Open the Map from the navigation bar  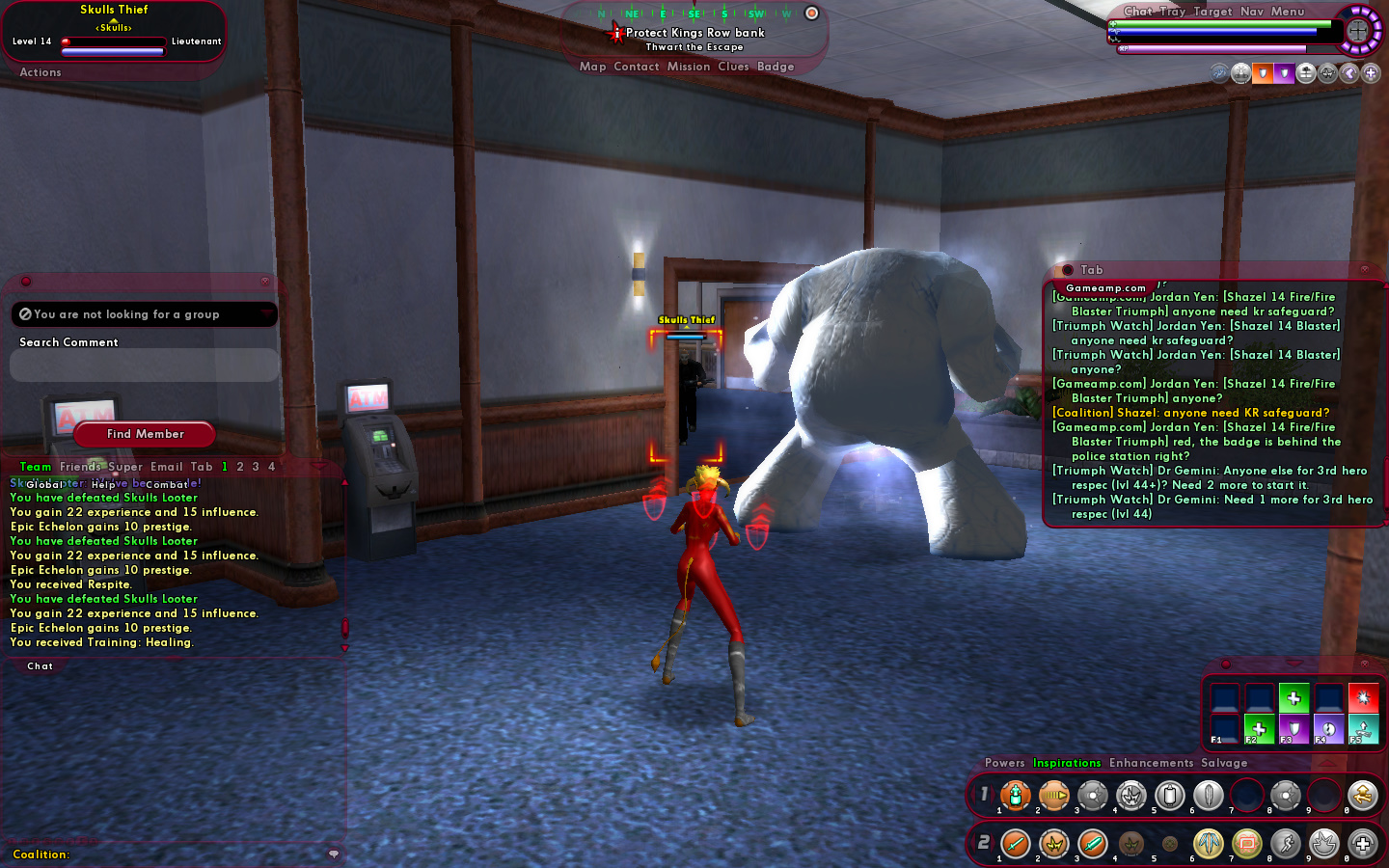[x=592, y=67]
